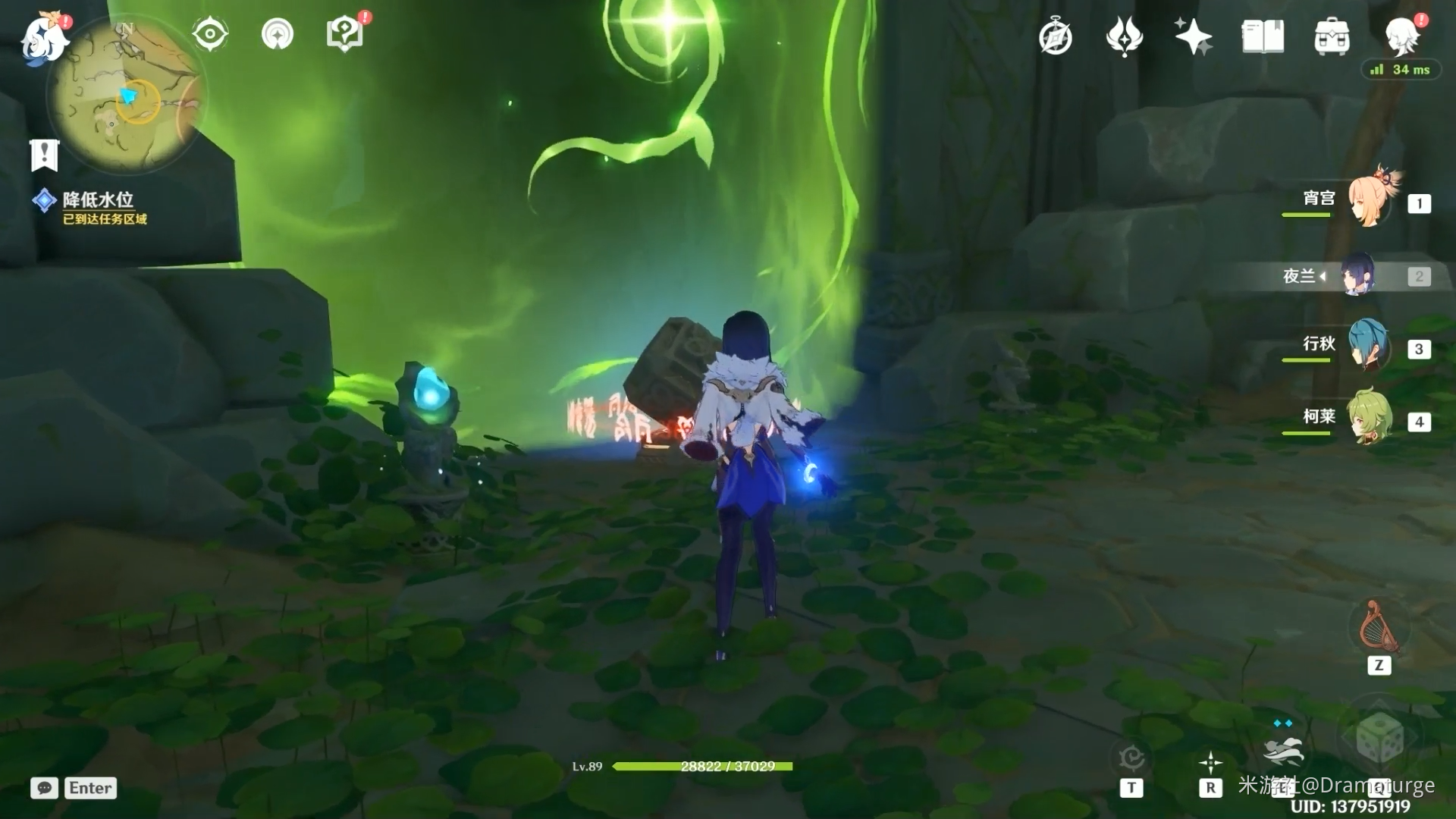Open the Adventurer Handbook book icon
This screenshot has width=1456, height=819.
[x=1263, y=37]
